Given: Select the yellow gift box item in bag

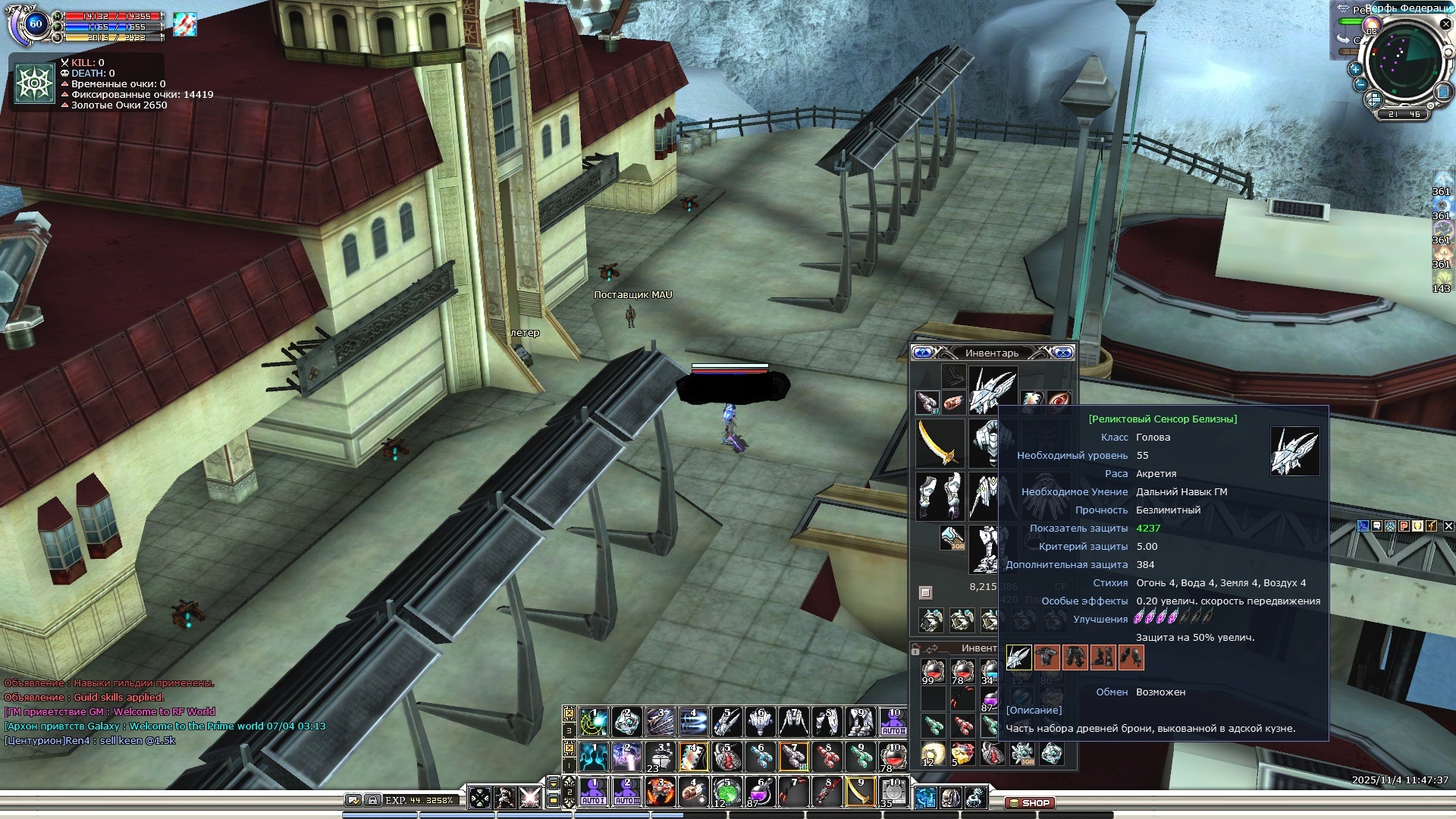Looking at the screenshot, I should tap(962, 754).
